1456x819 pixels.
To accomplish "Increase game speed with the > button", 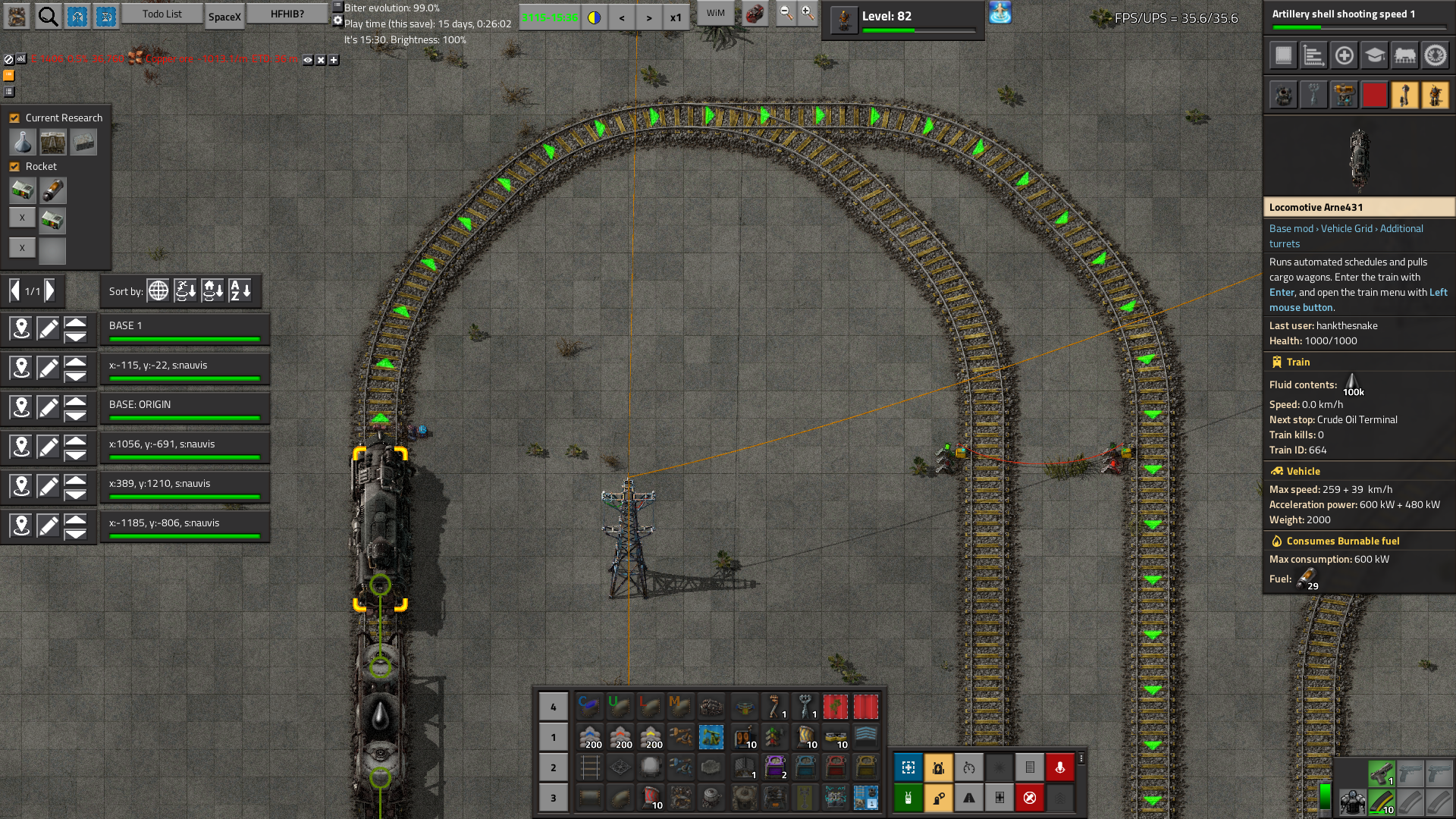I will 648,17.
